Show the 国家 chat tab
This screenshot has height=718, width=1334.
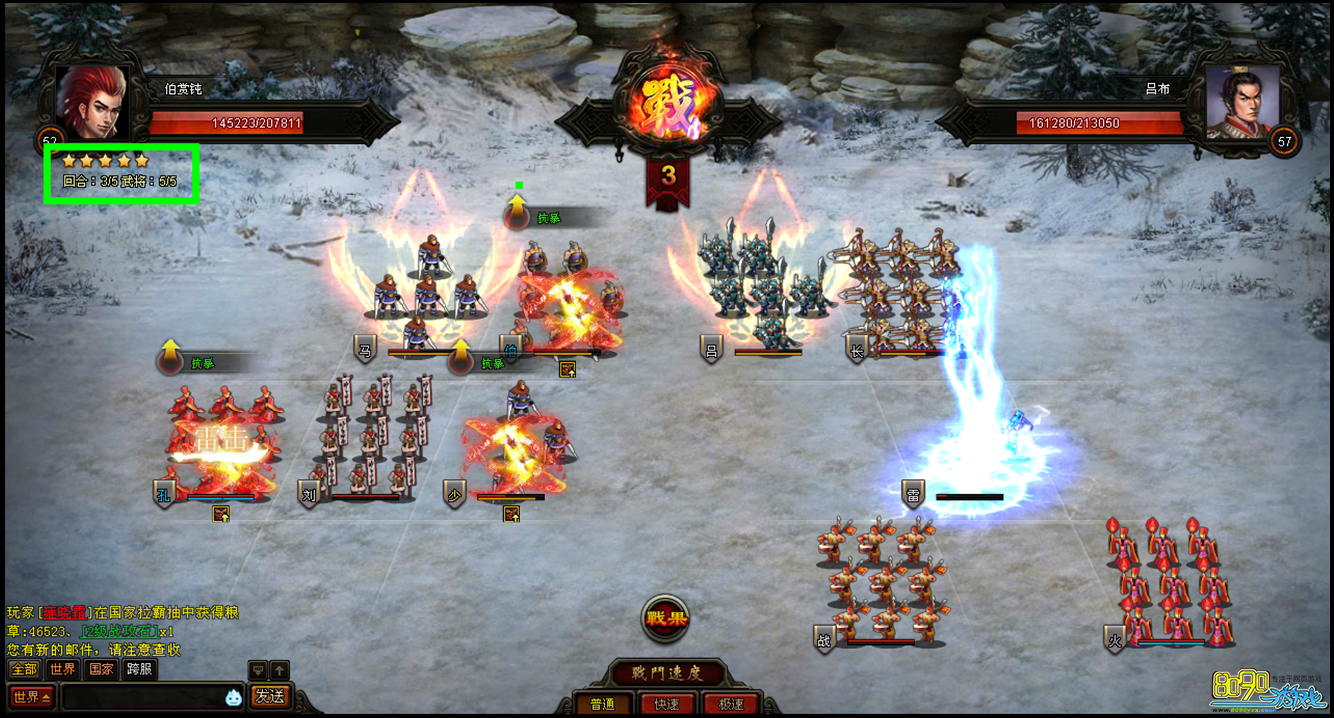pyautogui.click(x=101, y=670)
